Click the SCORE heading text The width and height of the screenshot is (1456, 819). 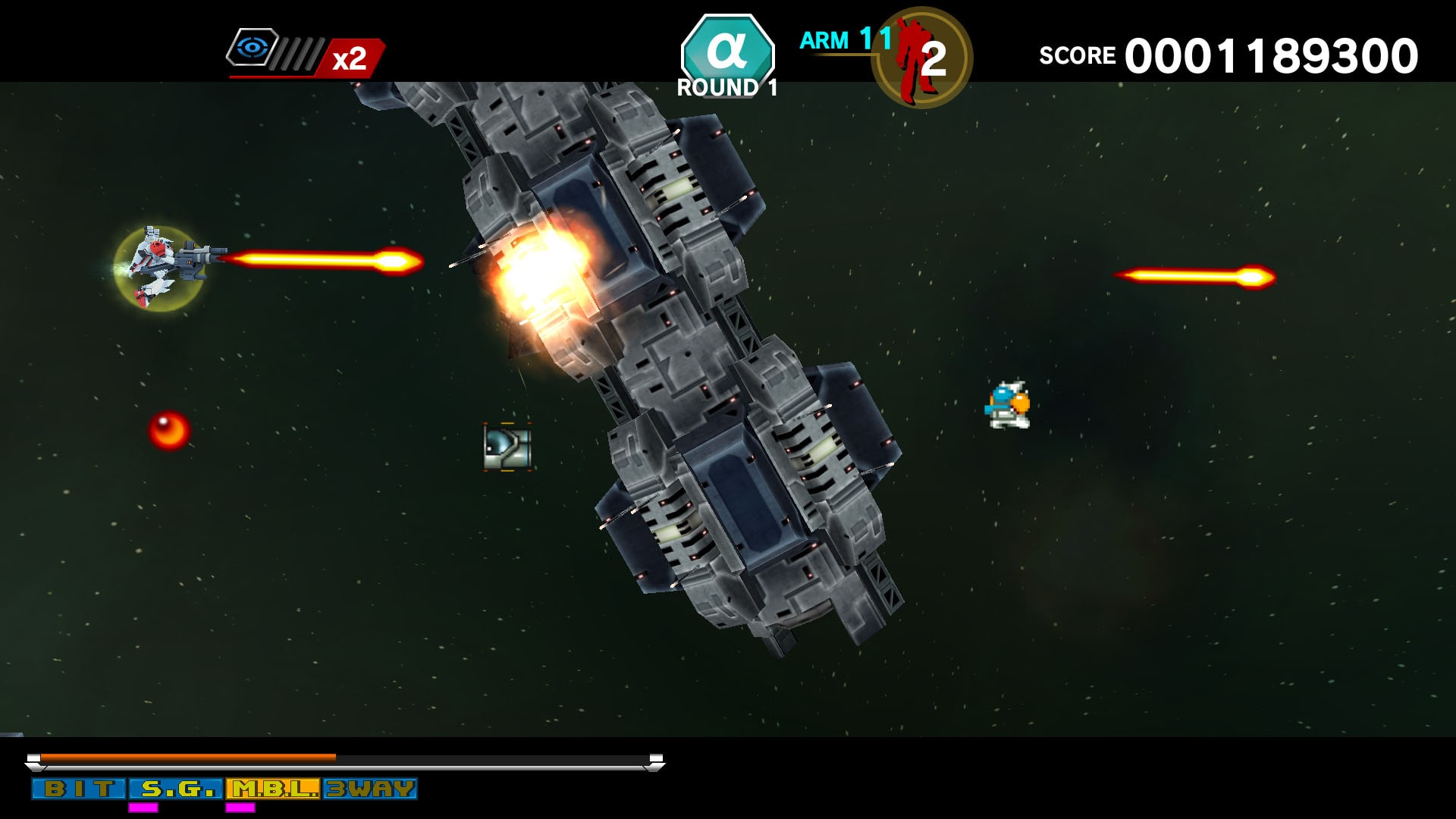point(1077,55)
